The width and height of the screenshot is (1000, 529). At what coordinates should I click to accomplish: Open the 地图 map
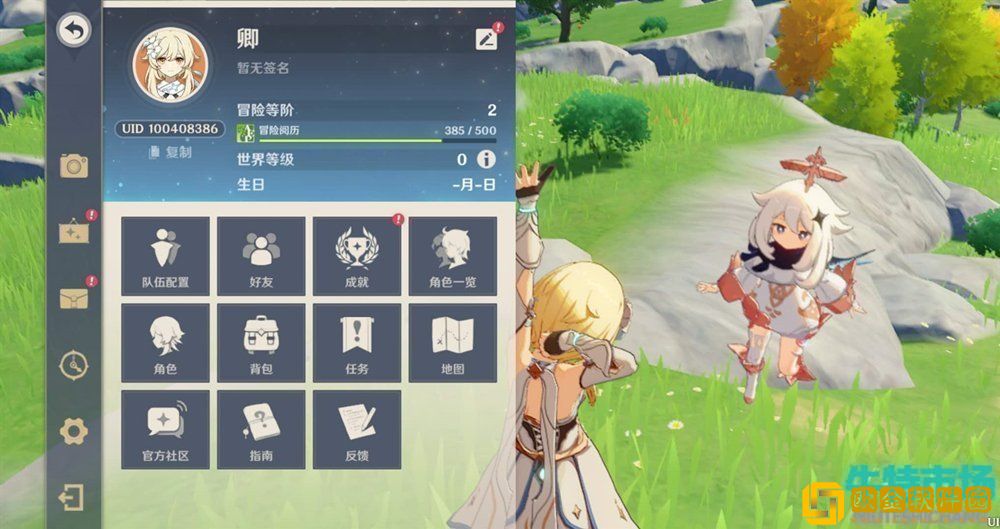(x=452, y=343)
